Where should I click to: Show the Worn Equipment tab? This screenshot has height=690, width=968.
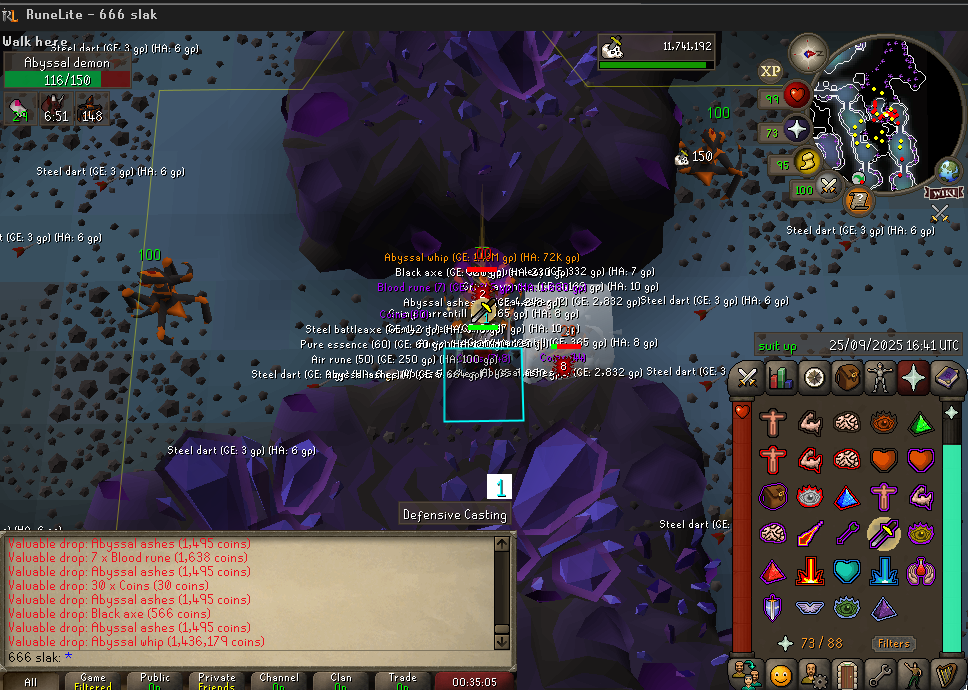point(878,378)
